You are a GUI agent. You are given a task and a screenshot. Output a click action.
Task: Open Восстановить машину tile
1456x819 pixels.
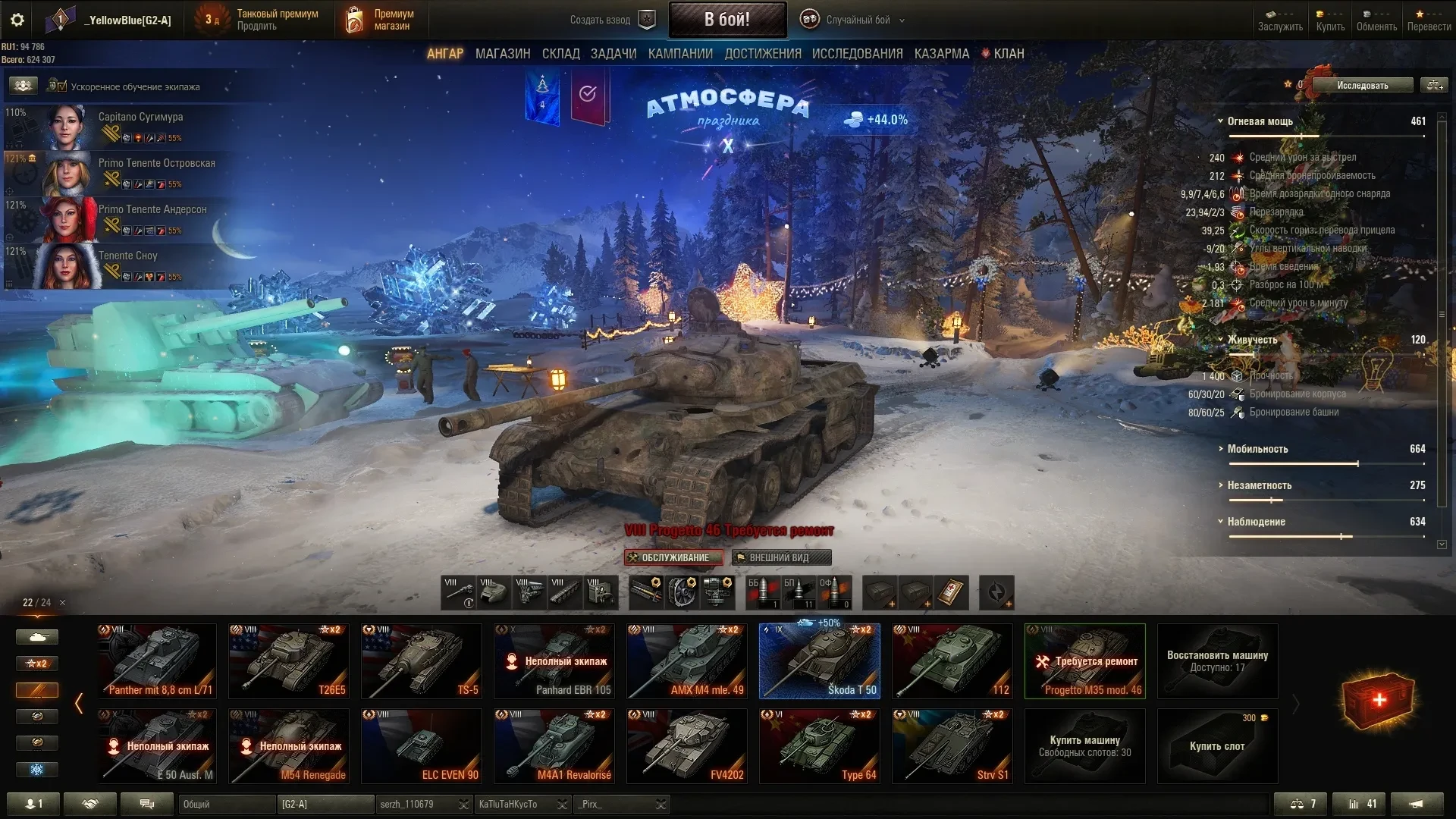pos(1216,661)
